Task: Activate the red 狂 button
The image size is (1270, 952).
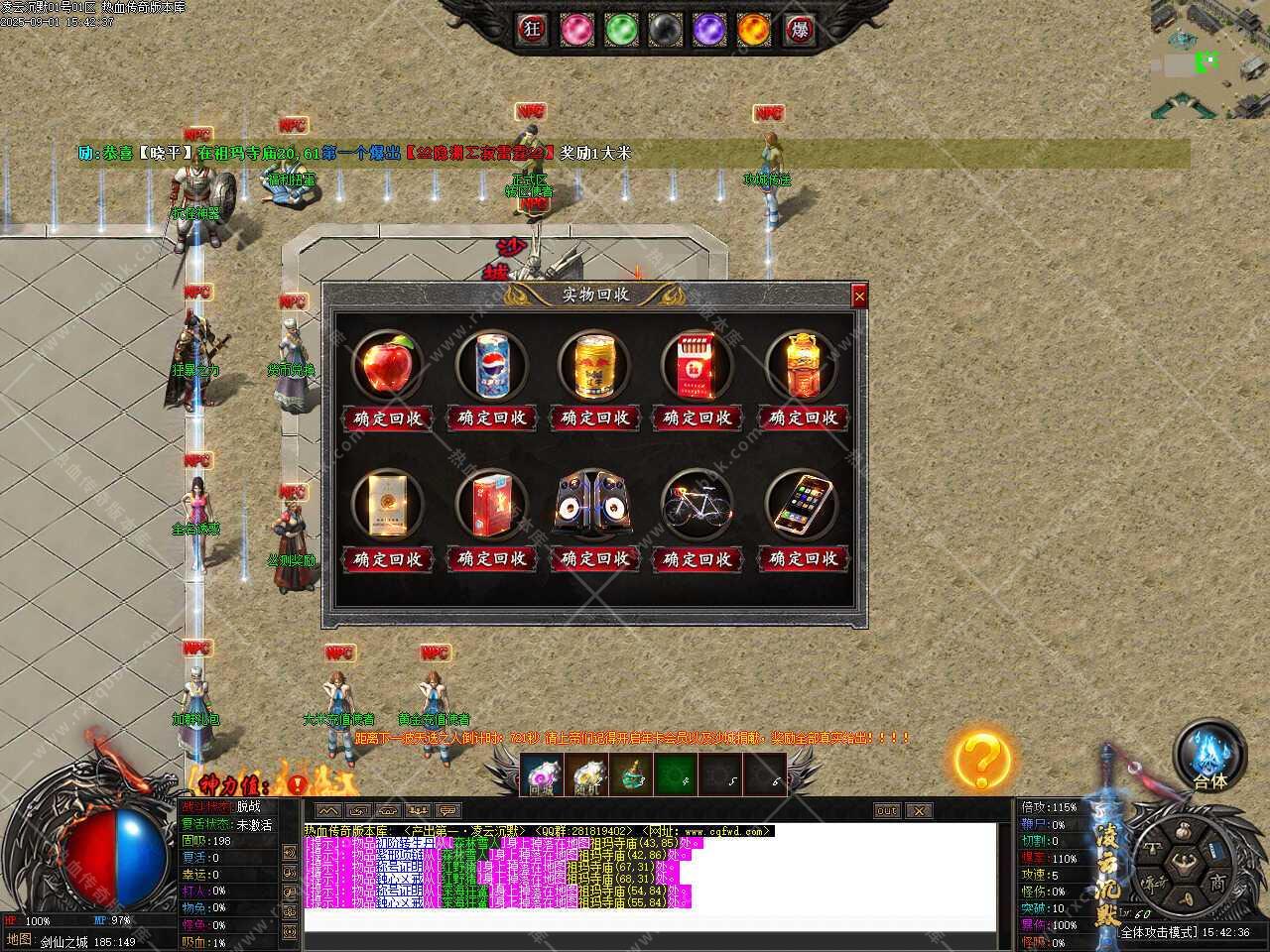Action: (533, 30)
